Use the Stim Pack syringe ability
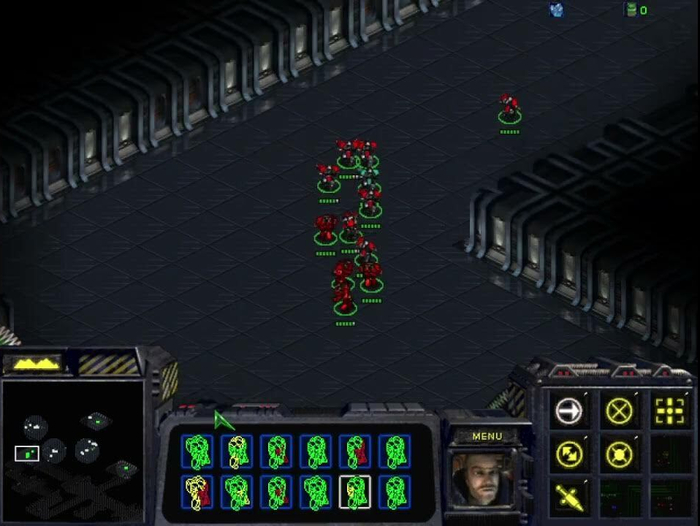The height and width of the screenshot is (526, 700). 569,495
